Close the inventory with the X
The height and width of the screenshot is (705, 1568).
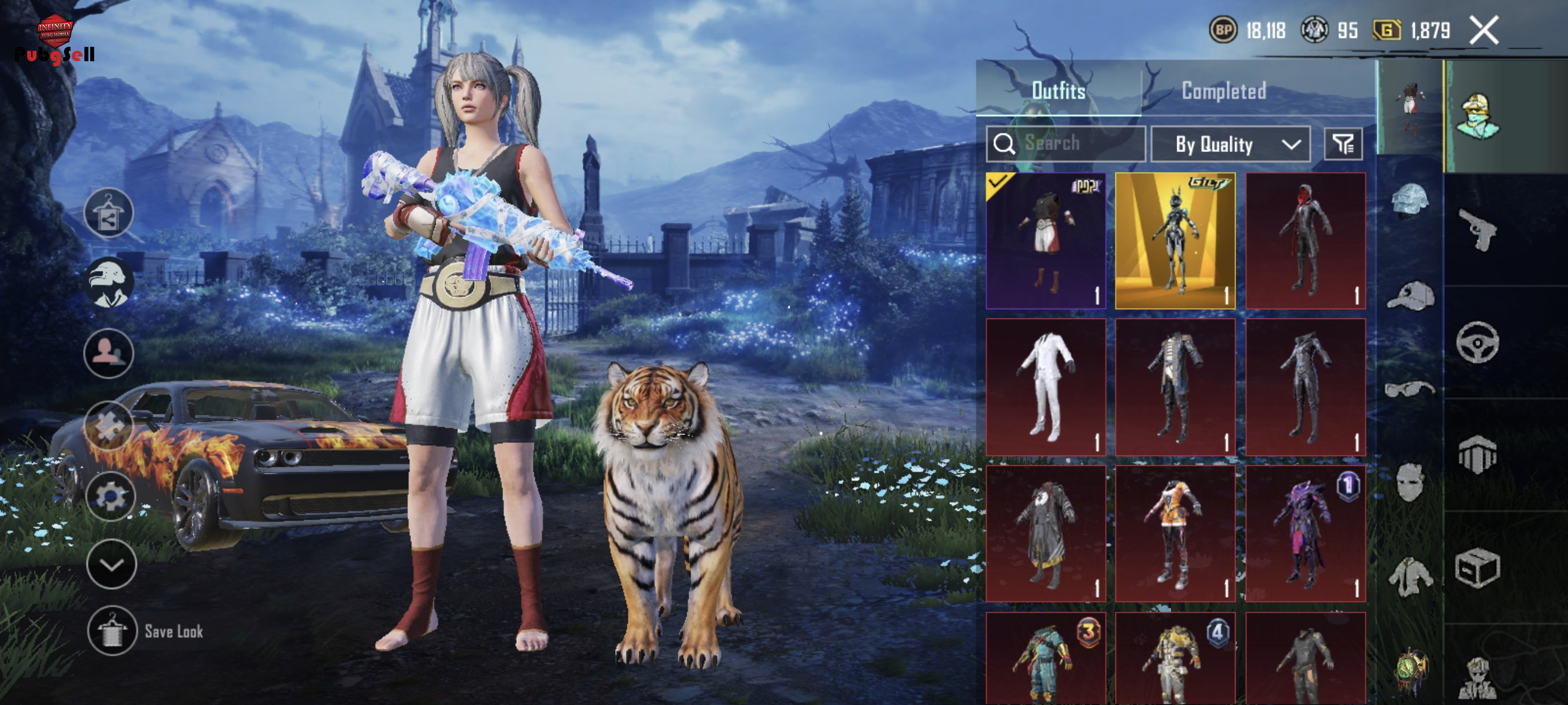tap(1484, 31)
